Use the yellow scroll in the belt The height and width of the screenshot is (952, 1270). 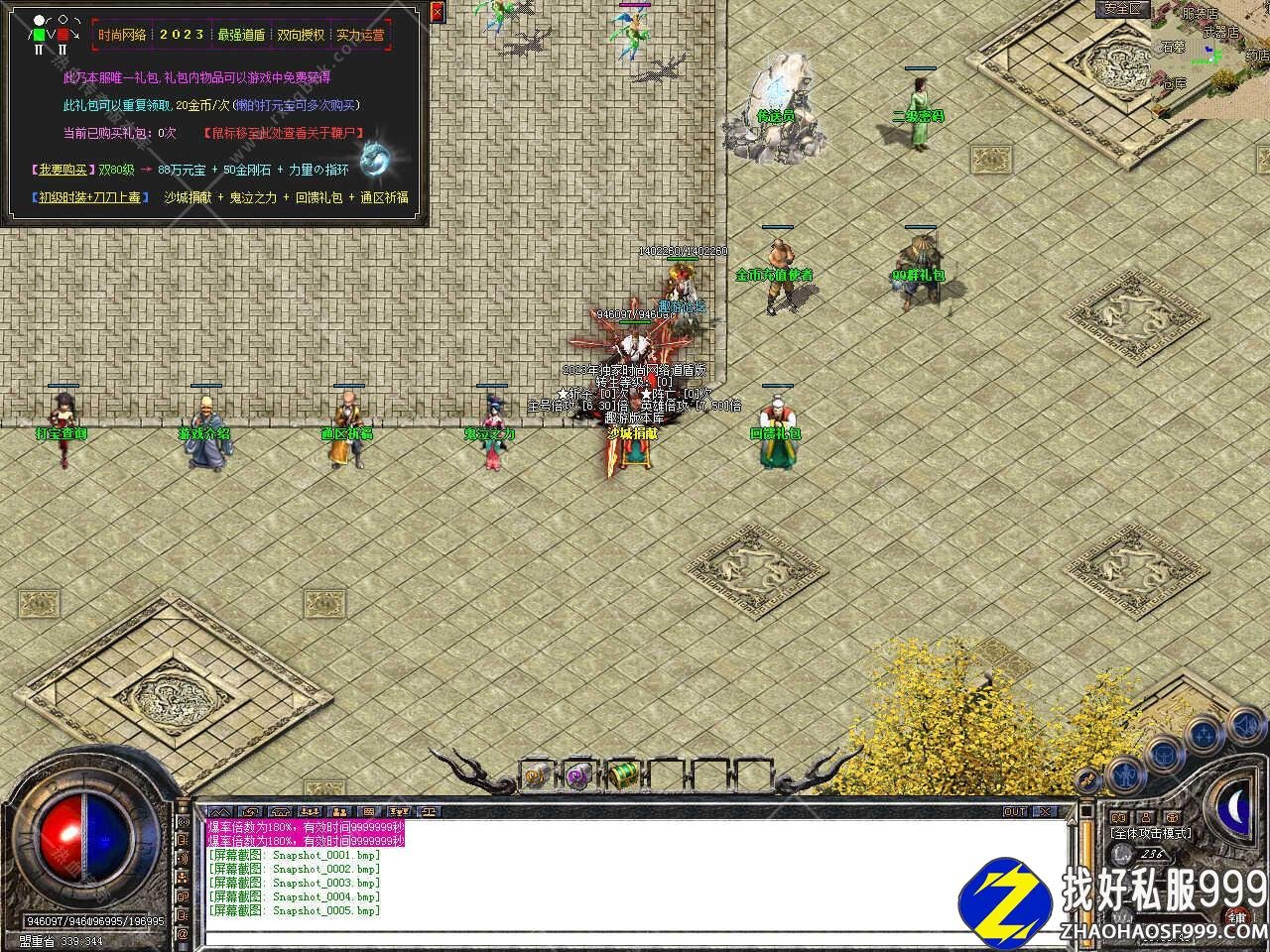pos(536,776)
